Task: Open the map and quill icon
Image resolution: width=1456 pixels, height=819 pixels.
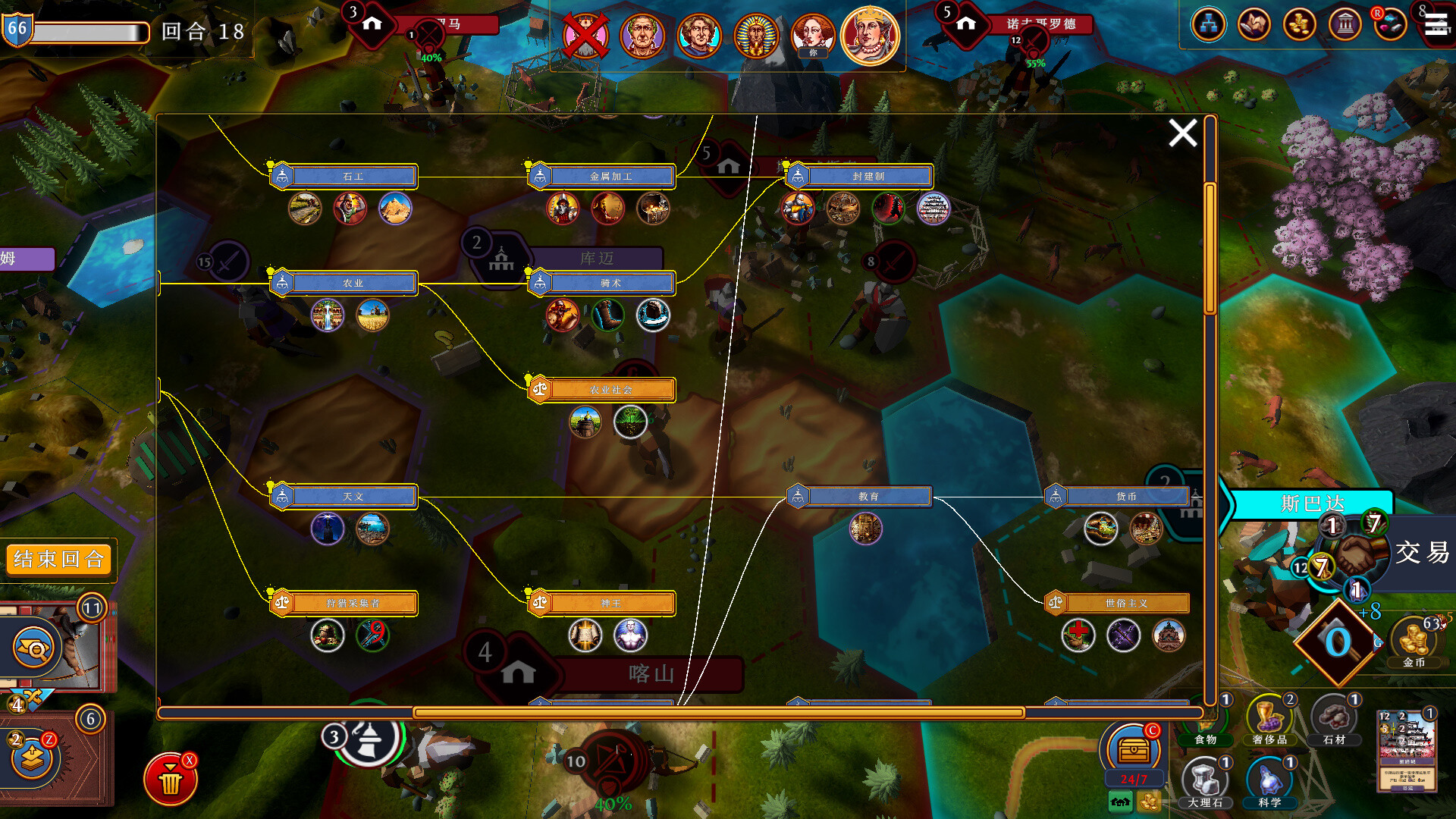Action: click(x=1254, y=25)
